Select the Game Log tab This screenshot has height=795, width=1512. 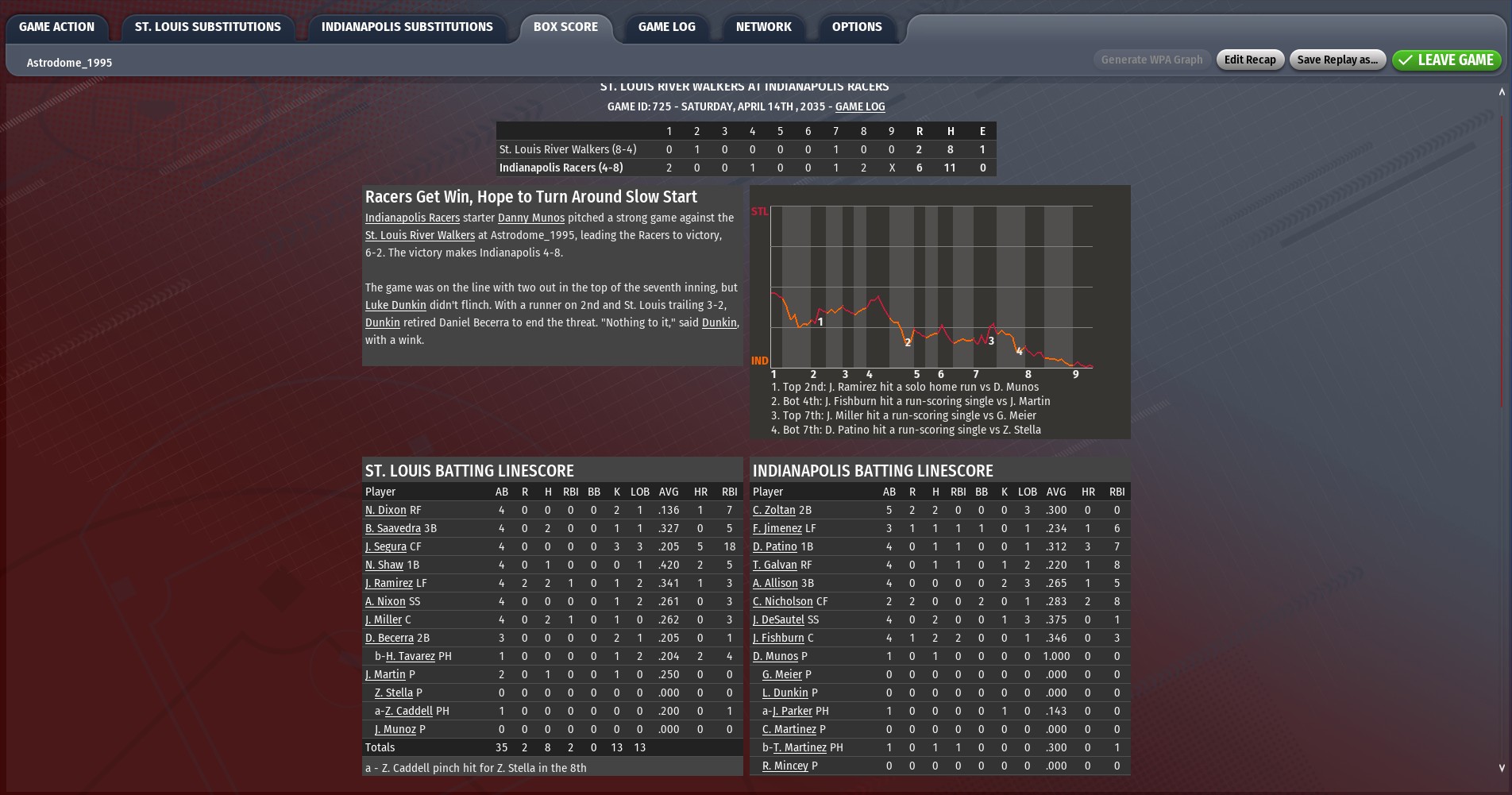click(x=666, y=27)
